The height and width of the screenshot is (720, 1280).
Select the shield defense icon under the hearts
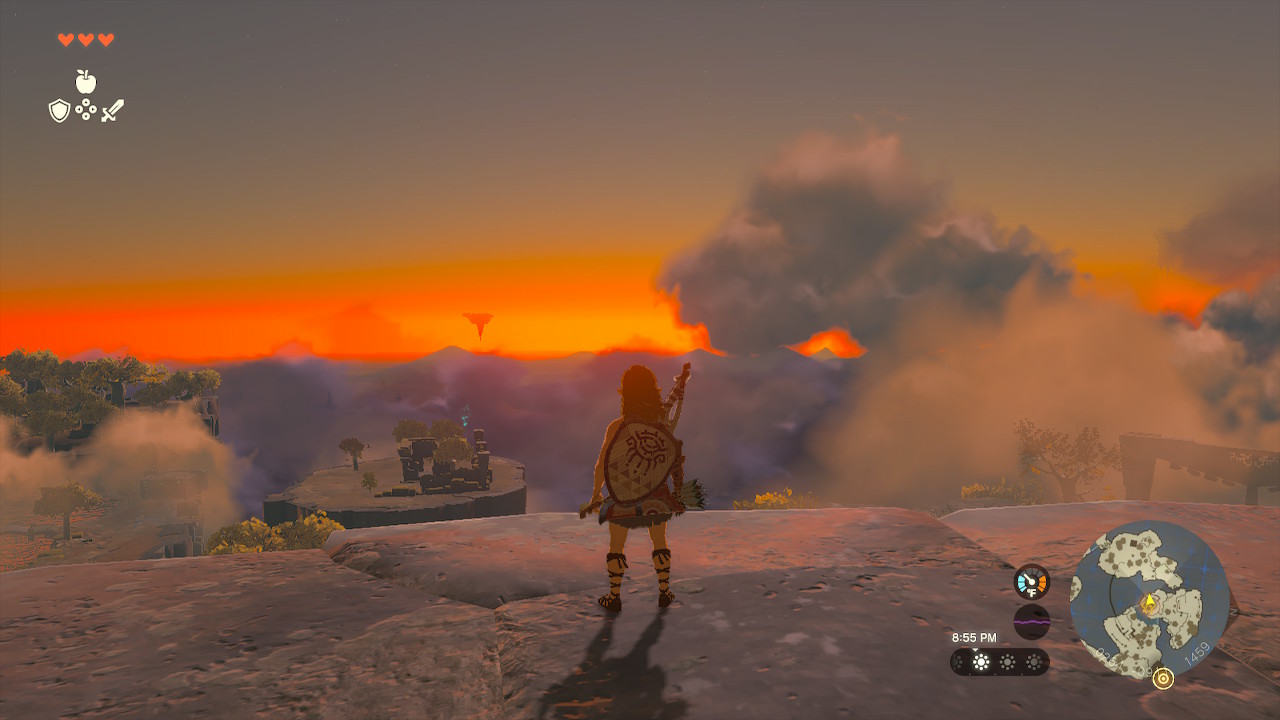click(59, 109)
